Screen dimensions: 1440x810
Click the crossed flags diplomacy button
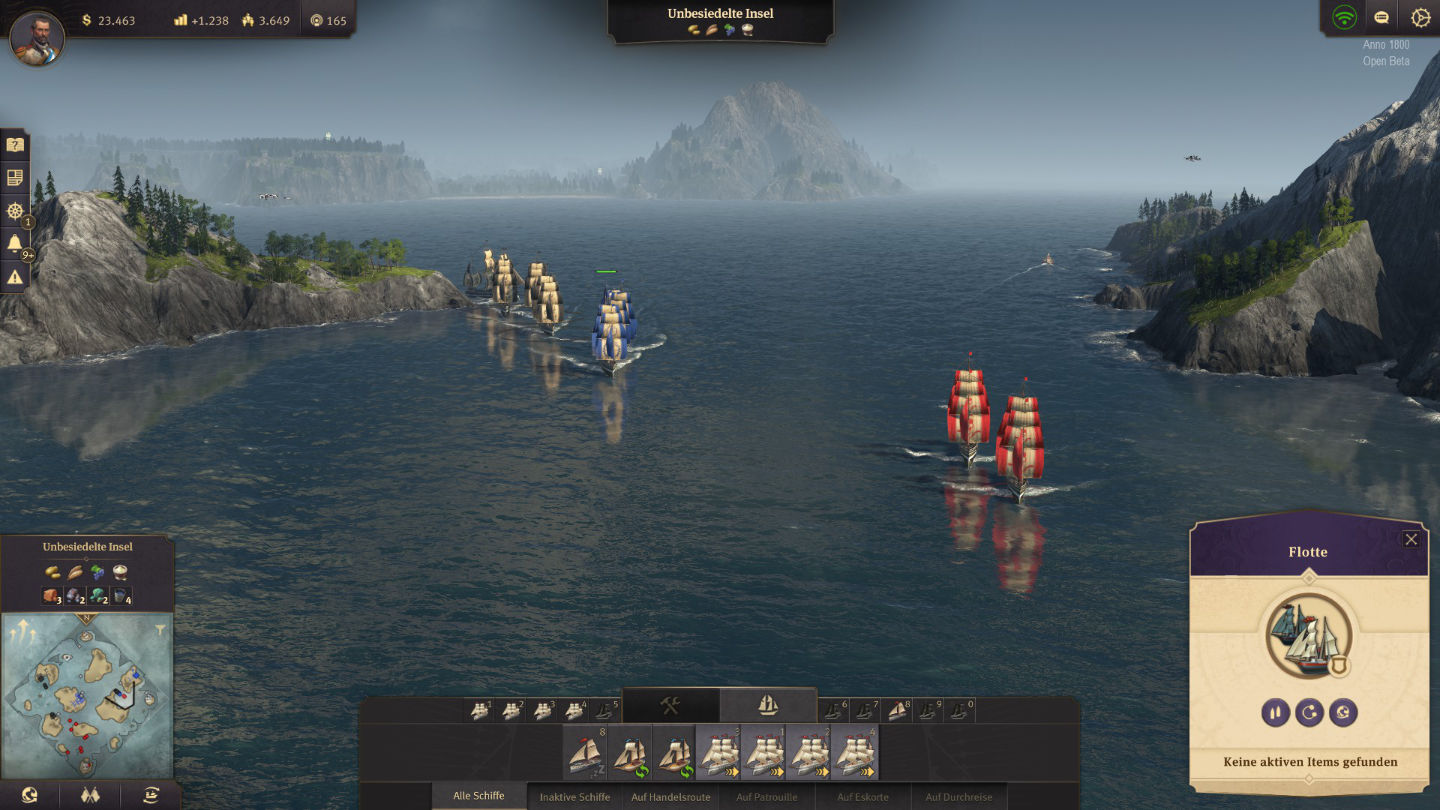(x=90, y=795)
